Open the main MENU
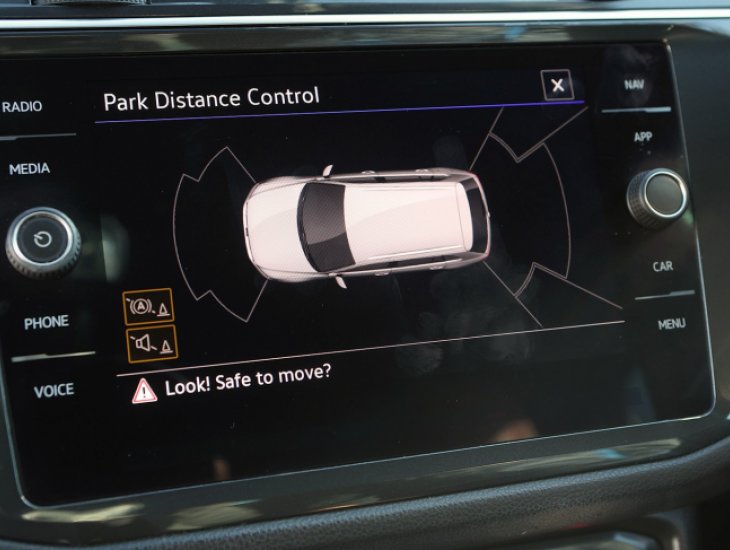The width and height of the screenshot is (730, 550). [671, 324]
